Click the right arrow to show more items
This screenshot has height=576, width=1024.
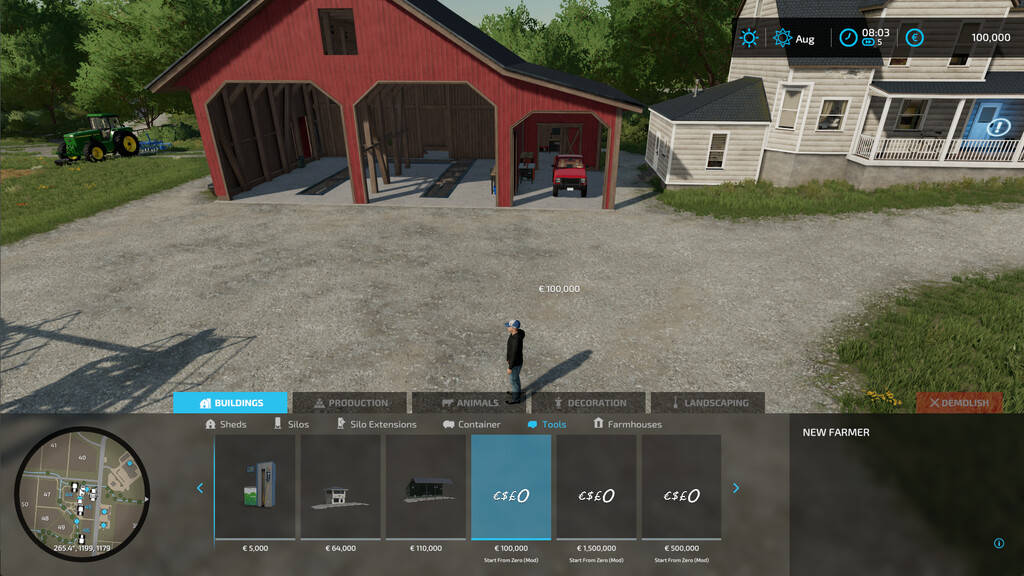pos(736,488)
